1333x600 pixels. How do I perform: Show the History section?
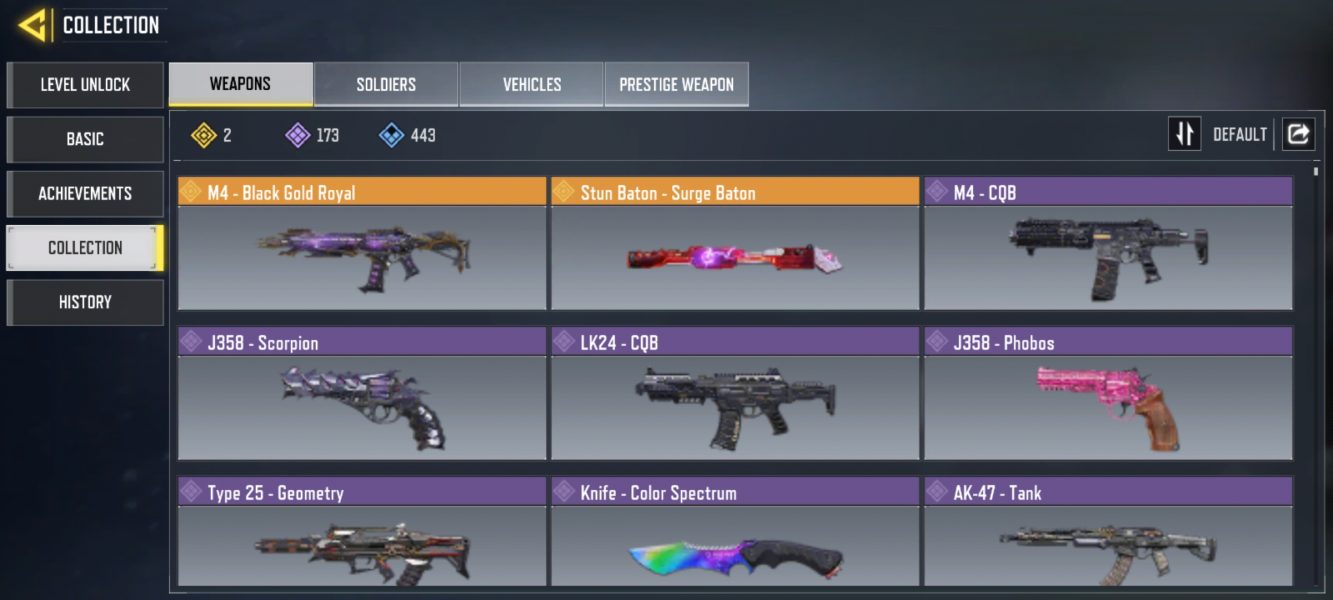point(85,302)
